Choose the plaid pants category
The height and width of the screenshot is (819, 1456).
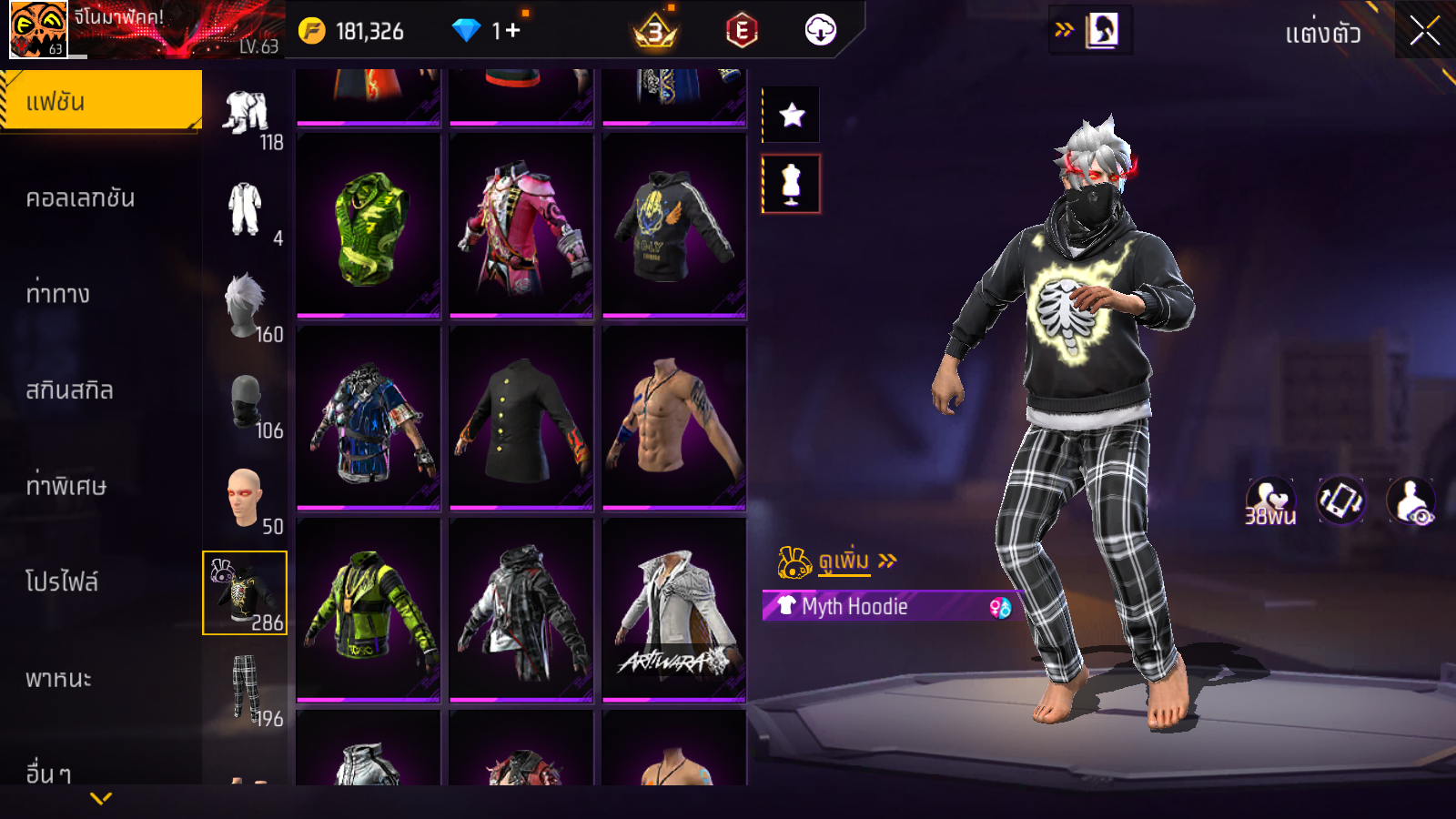tap(246, 688)
